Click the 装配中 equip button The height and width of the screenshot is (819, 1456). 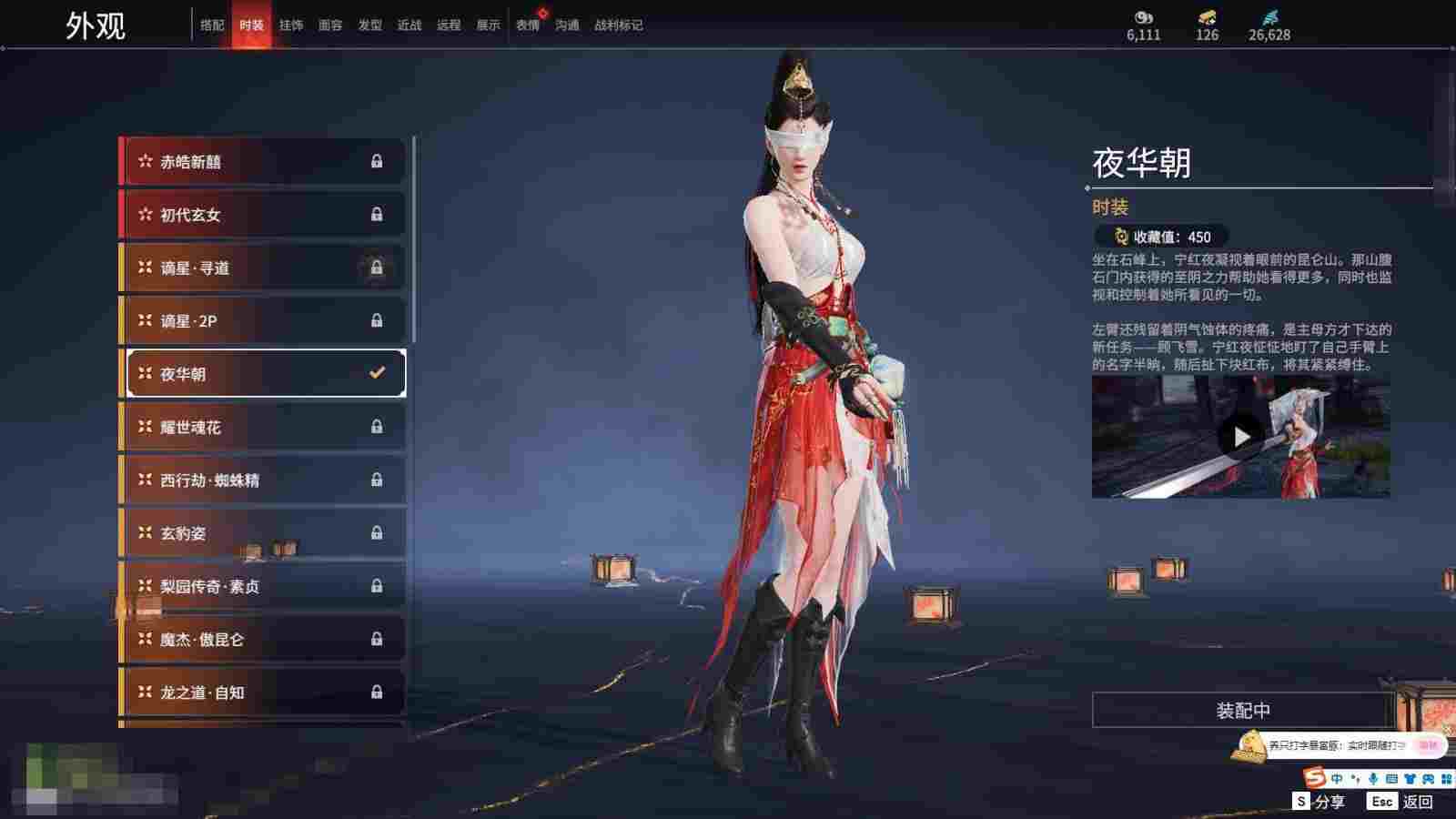coord(1243,710)
